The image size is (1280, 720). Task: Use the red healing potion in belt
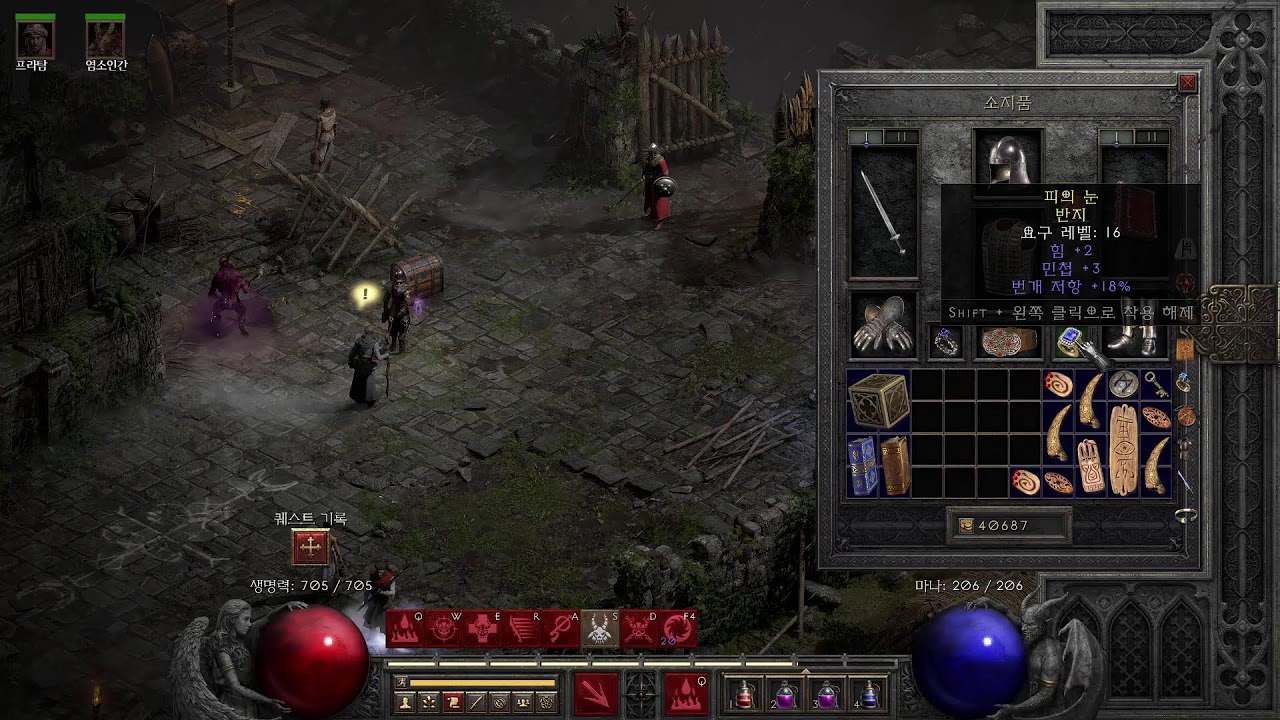coord(745,694)
